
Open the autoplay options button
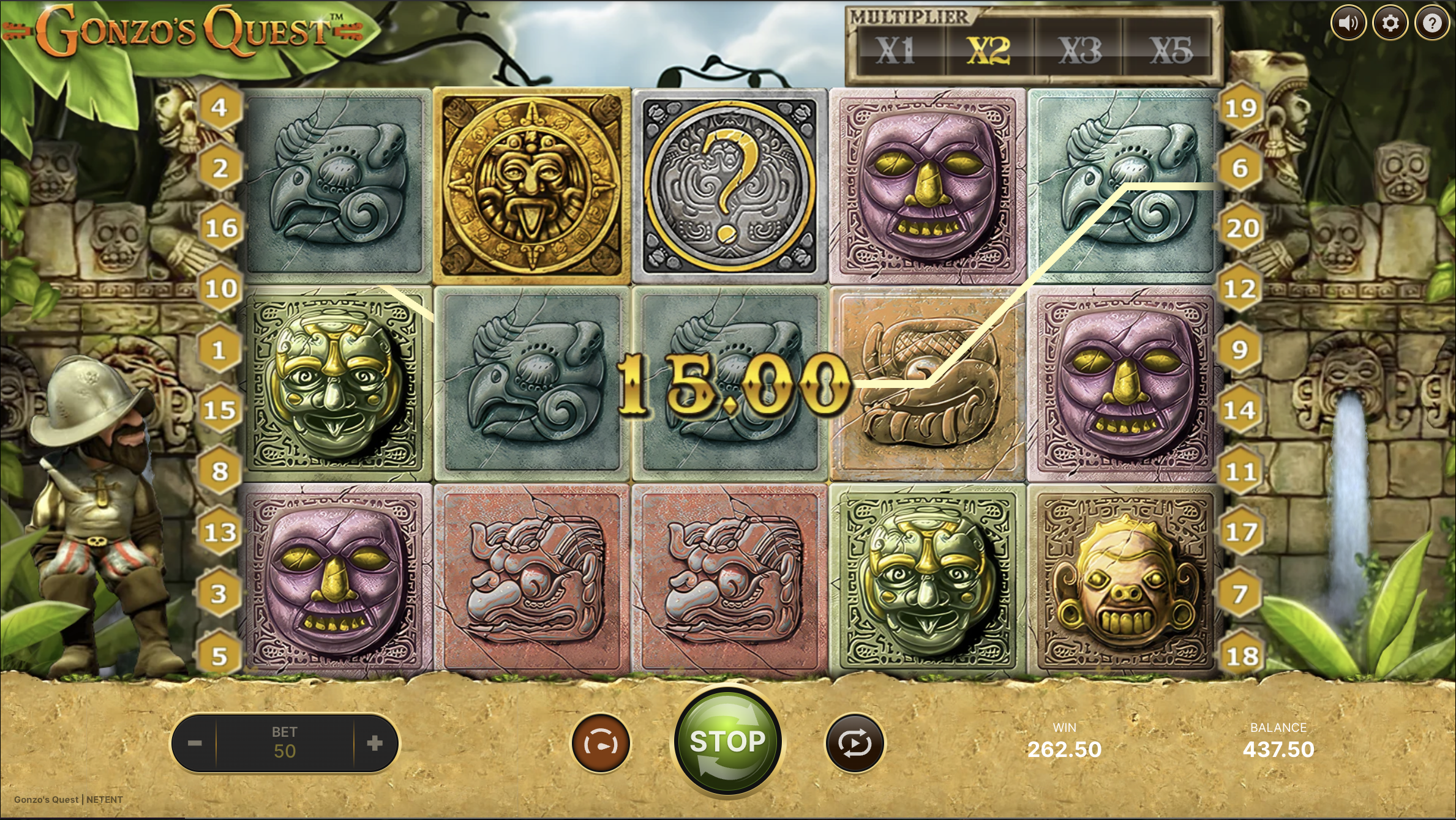(855, 744)
